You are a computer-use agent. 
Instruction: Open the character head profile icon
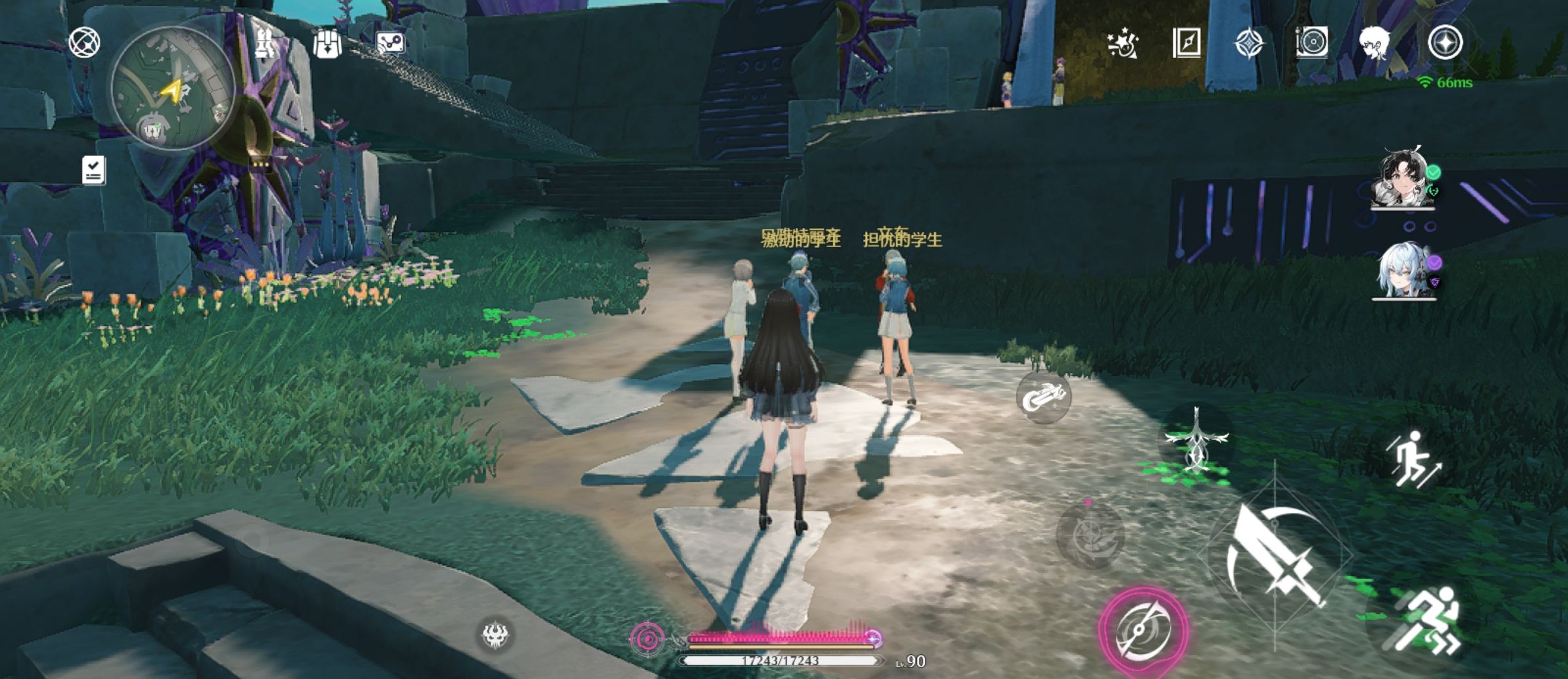click(1375, 44)
